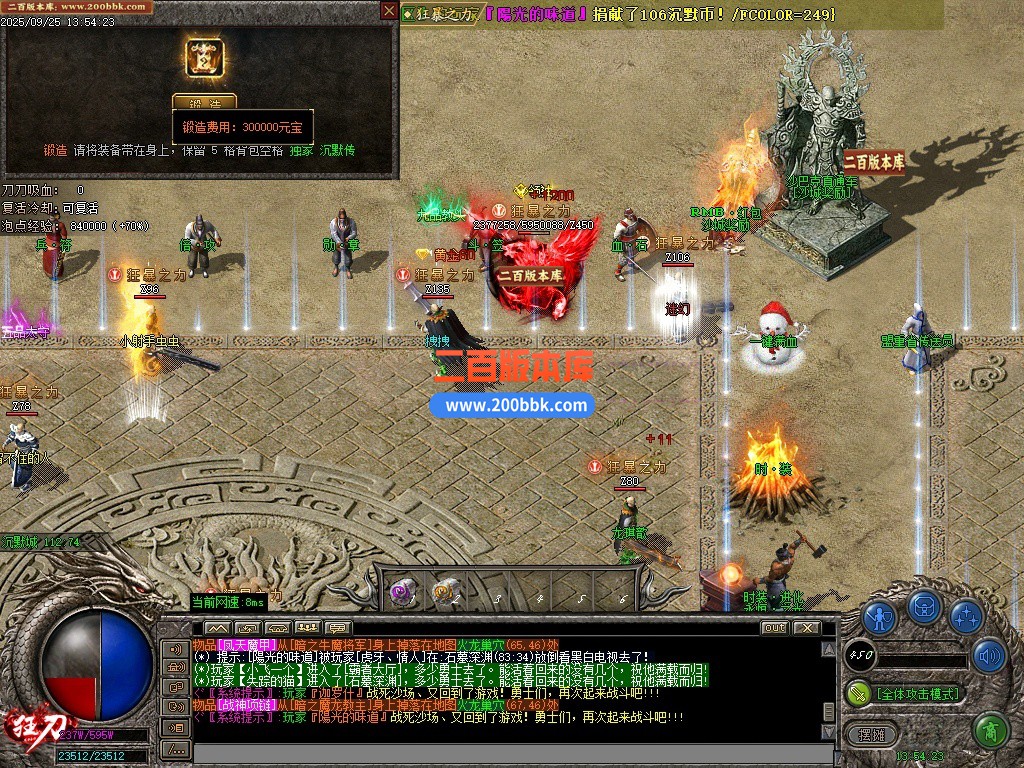Viewport: 1024px width, 768px height.
Task: Open the sparkle skills panel
Action: (966, 615)
